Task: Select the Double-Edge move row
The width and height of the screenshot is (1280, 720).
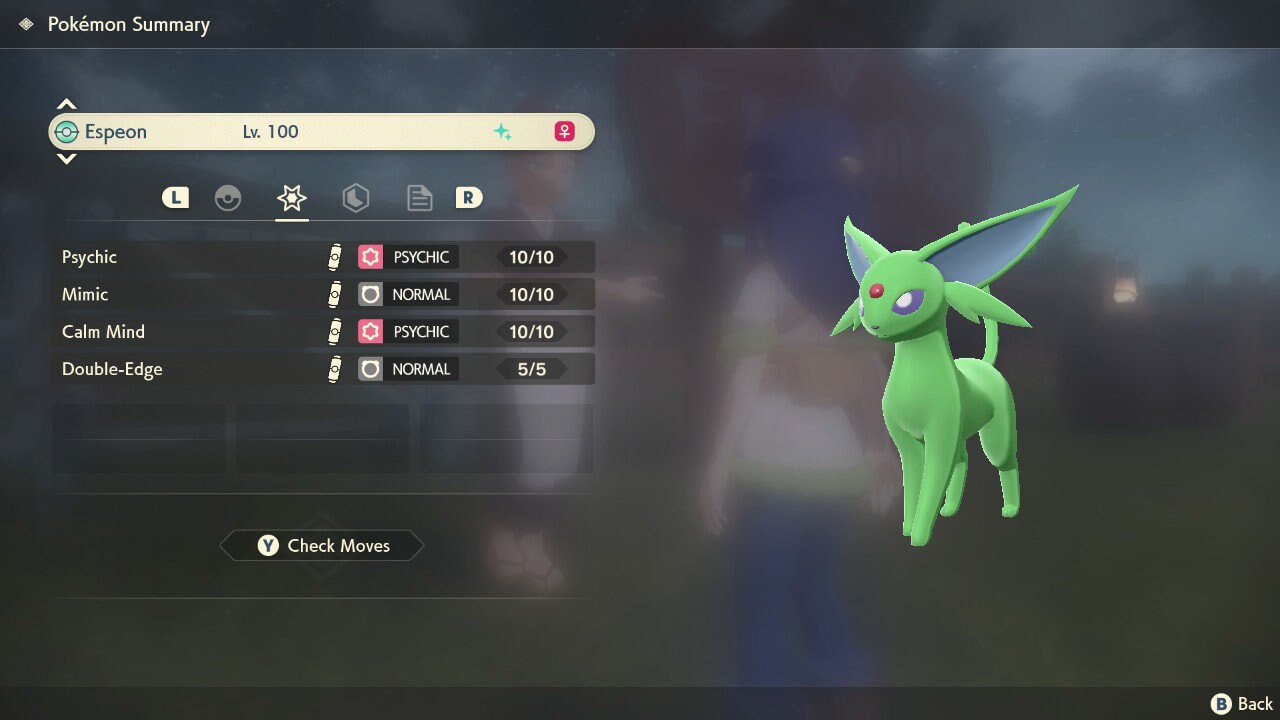Action: coord(323,369)
